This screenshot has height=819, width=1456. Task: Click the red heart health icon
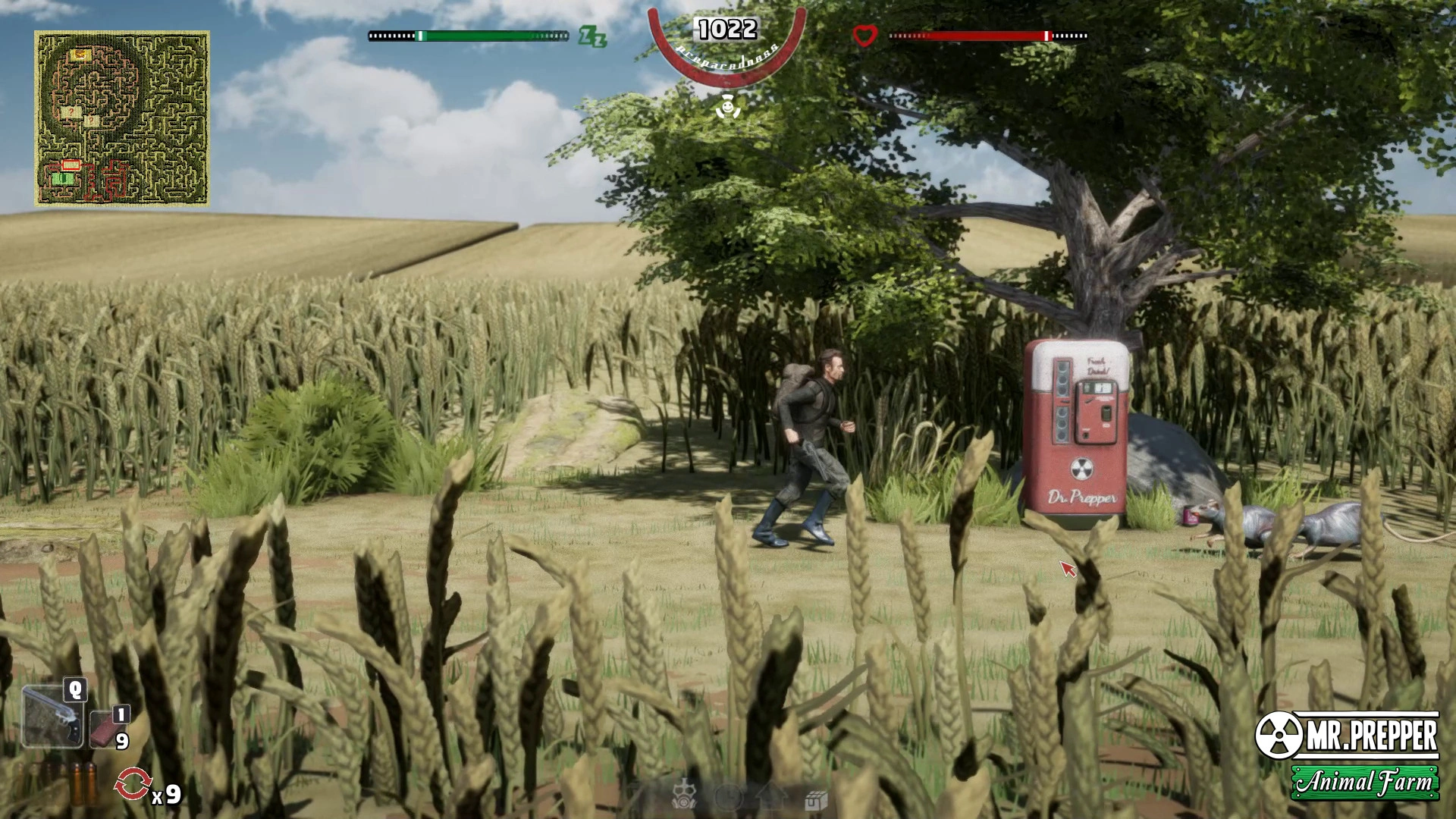[x=864, y=36]
